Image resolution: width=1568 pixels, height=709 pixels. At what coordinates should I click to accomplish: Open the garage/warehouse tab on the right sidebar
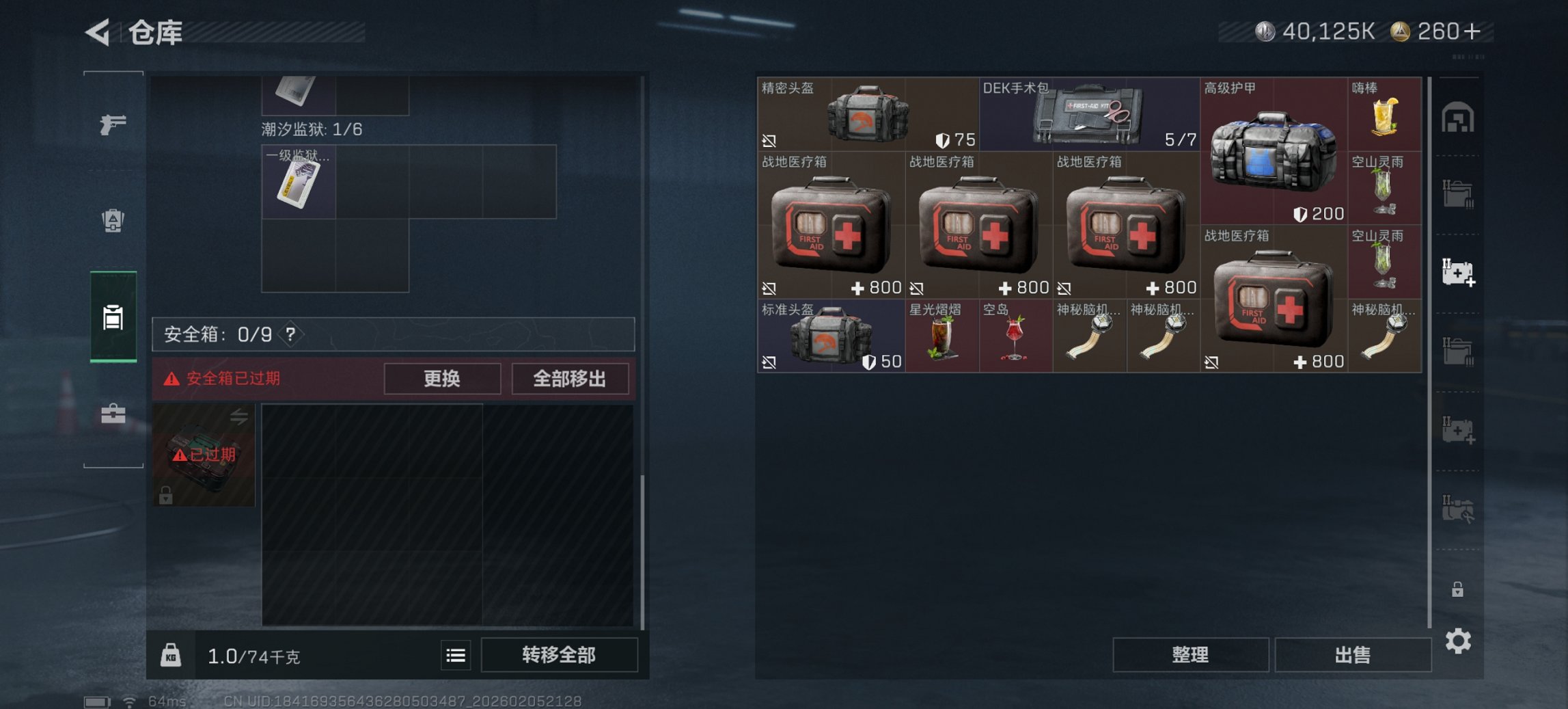click(x=1459, y=118)
